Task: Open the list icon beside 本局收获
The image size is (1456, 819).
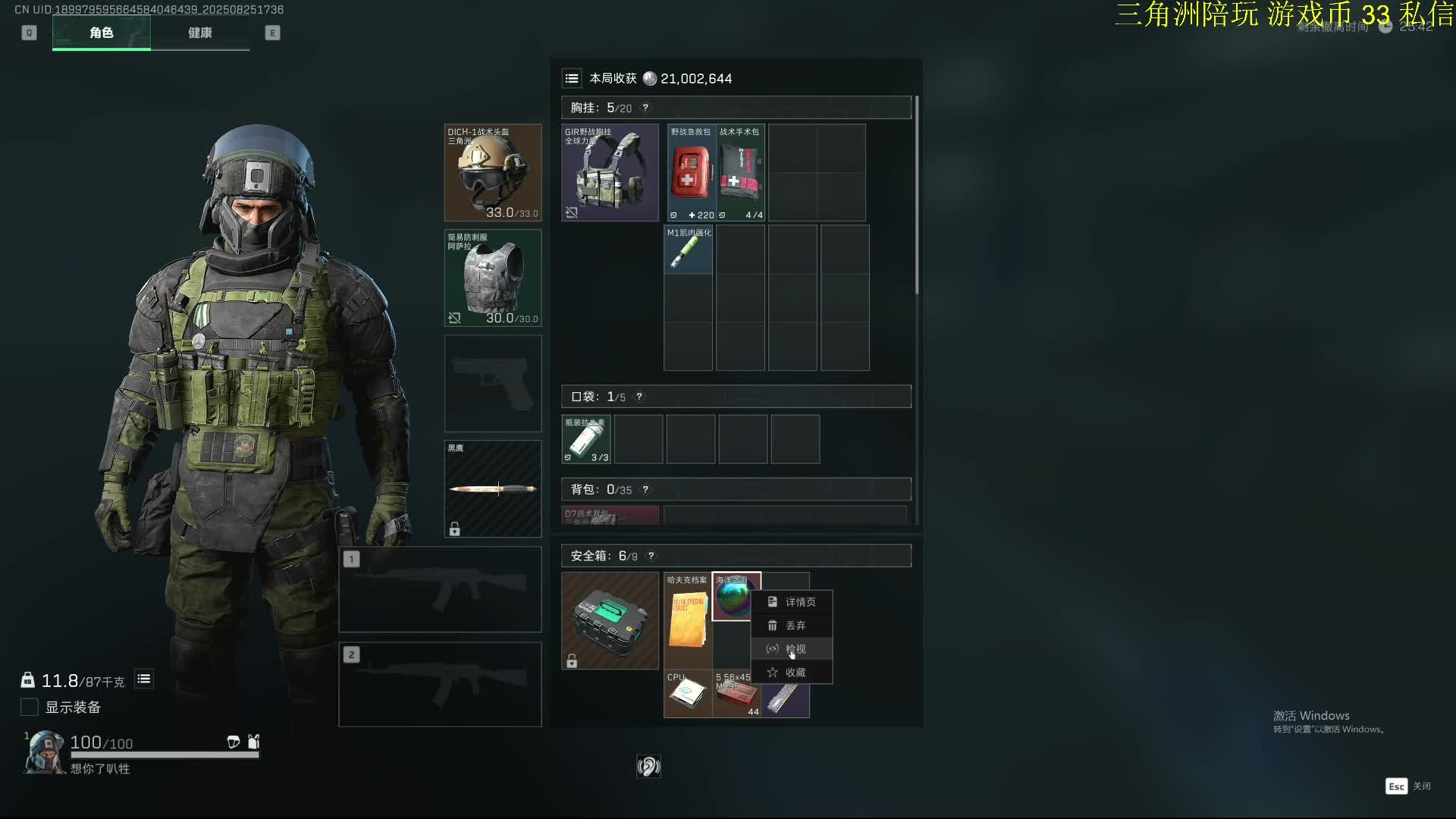Action: click(x=572, y=78)
